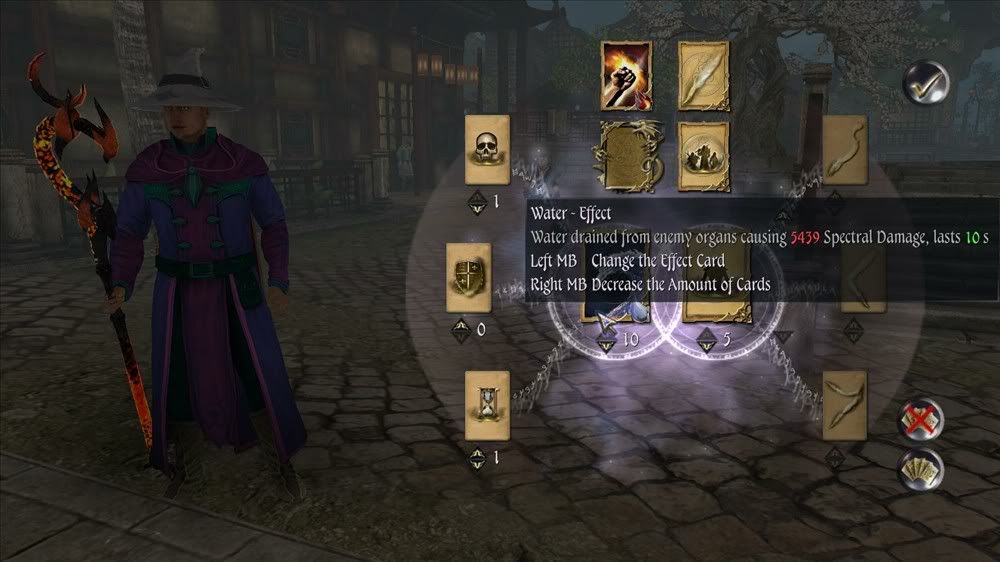1000x562 pixels.
Task: Change the Water effect card
Action: click(x=618, y=312)
